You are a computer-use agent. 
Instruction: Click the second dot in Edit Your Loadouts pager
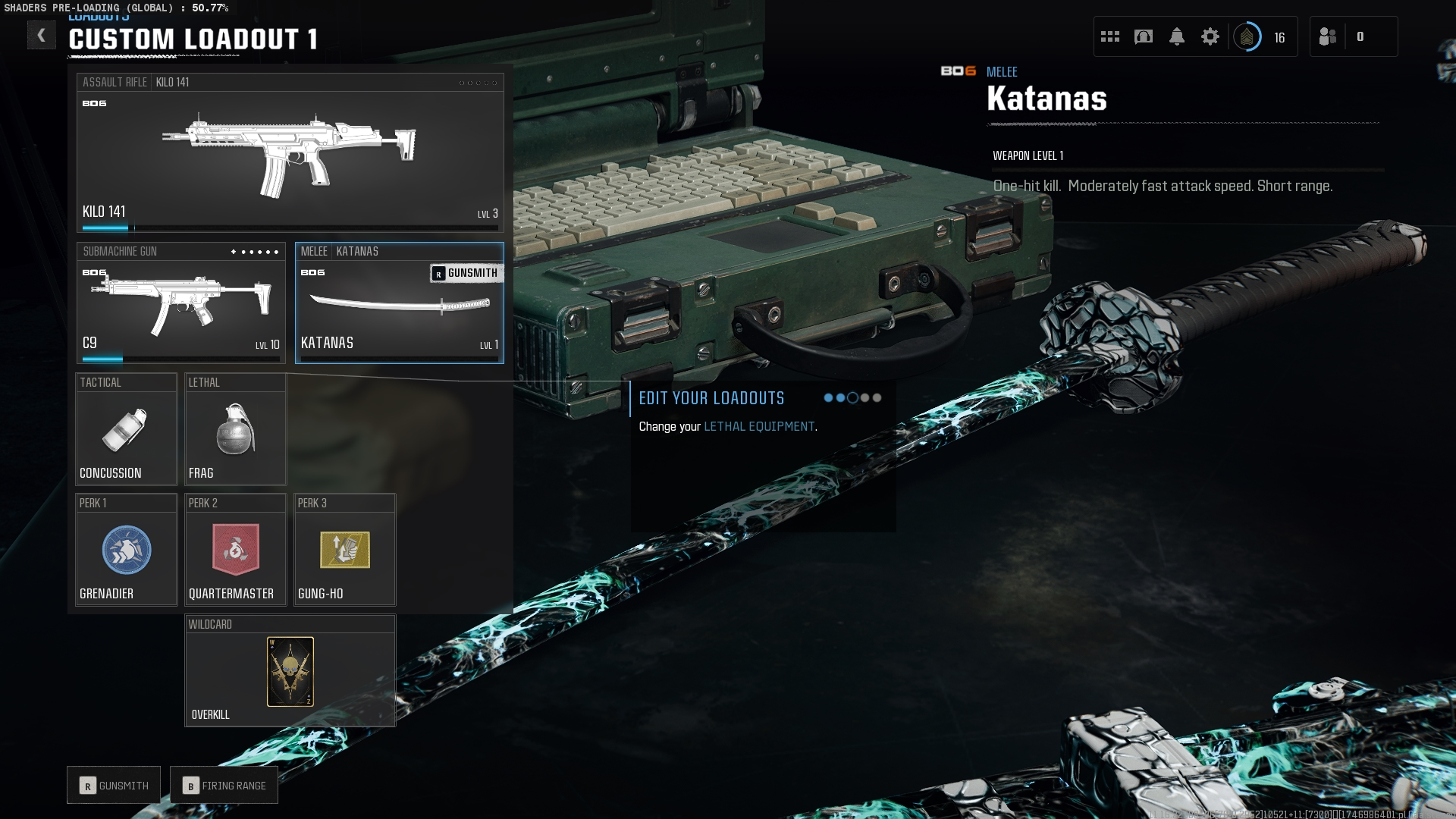(x=842, y=397)
